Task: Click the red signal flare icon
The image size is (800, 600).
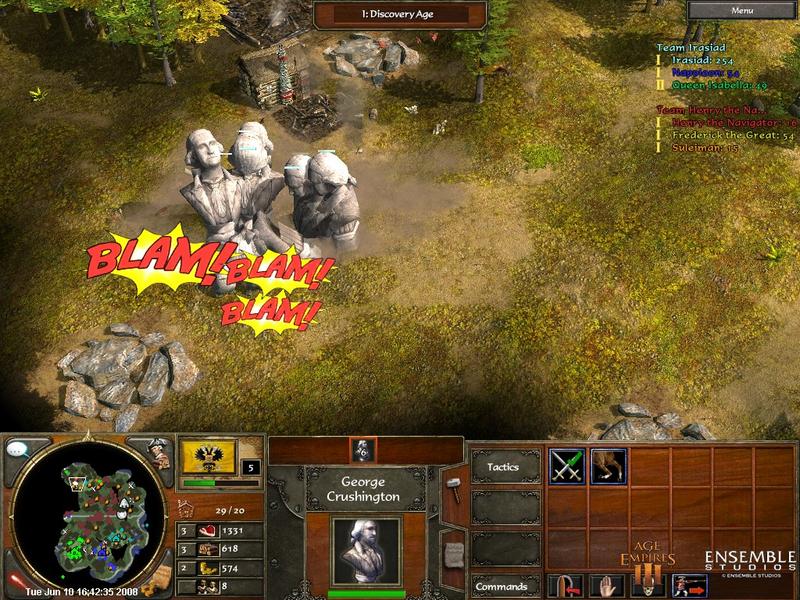Action: tap(14, 580)
